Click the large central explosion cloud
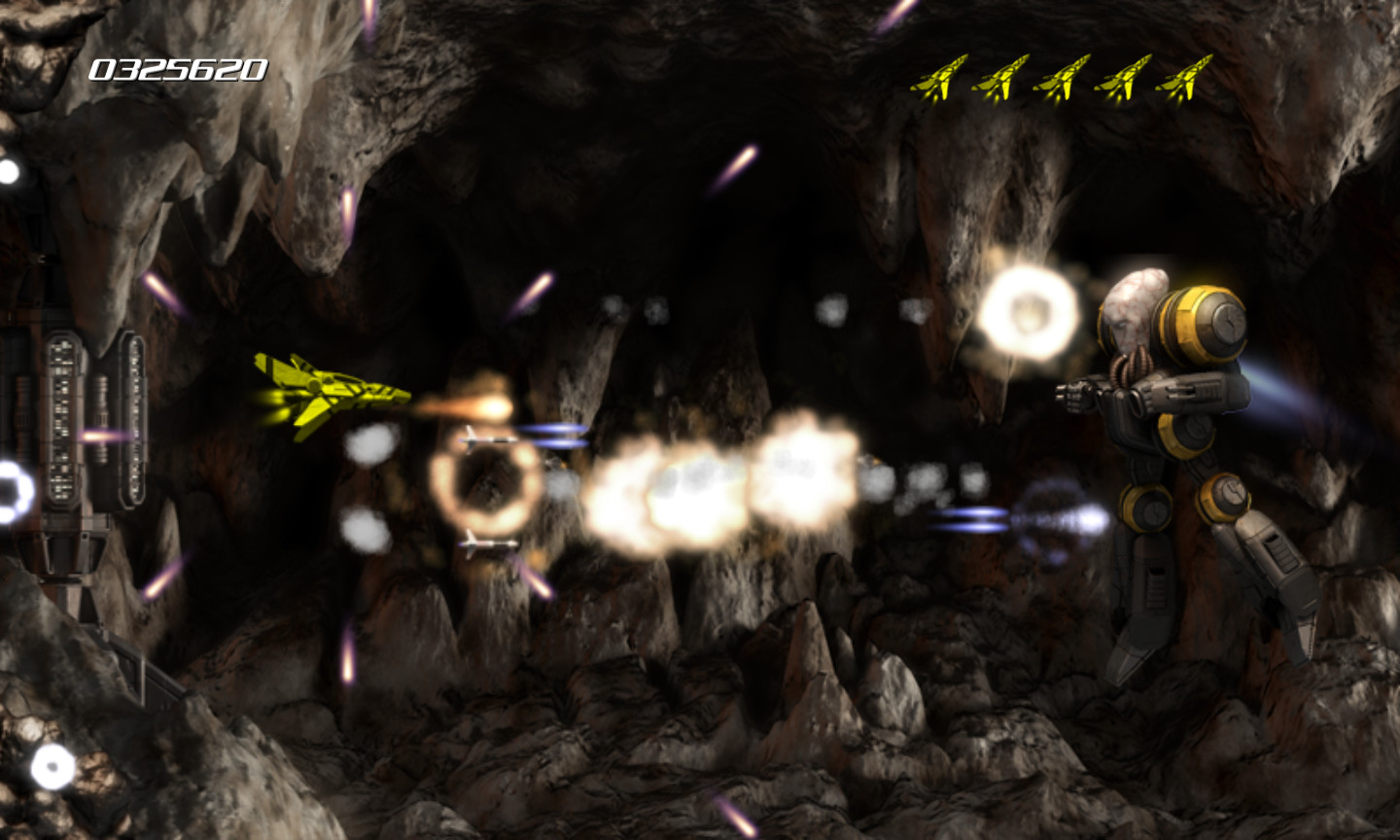Screen dimensions: 1400x840 point(700,476)
